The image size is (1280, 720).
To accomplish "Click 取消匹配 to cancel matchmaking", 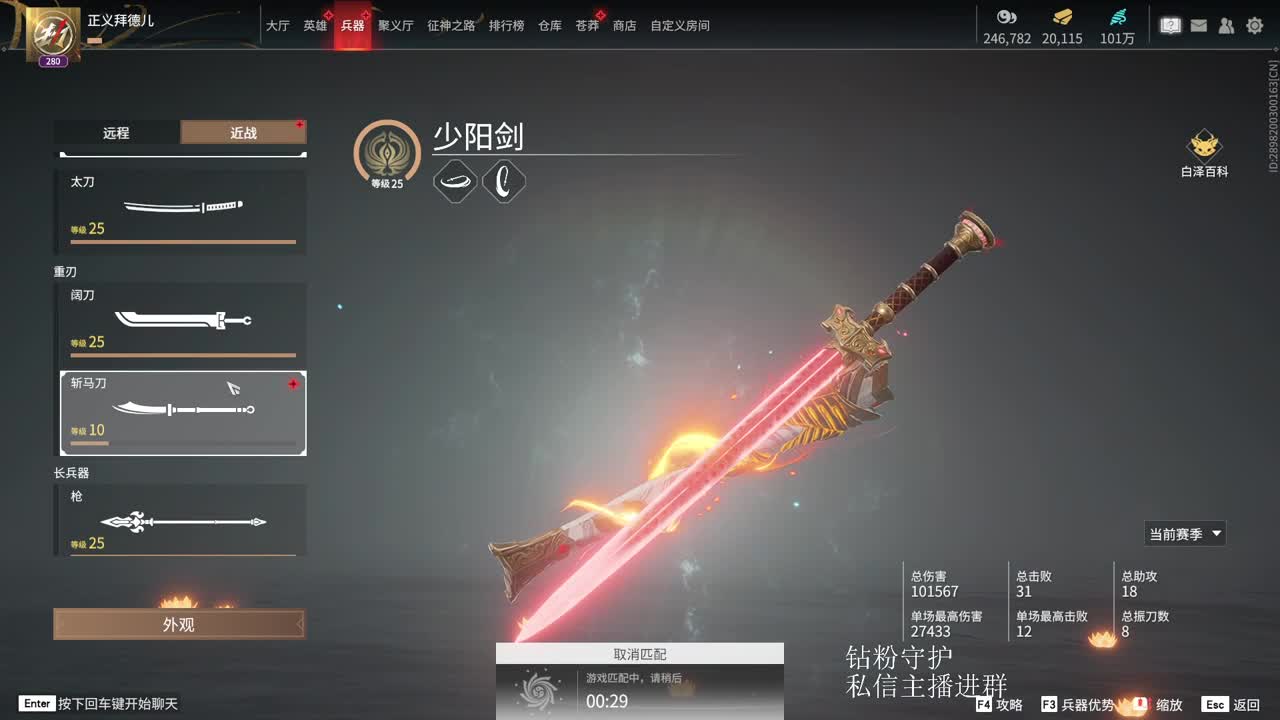I will (x=640, y=653).
